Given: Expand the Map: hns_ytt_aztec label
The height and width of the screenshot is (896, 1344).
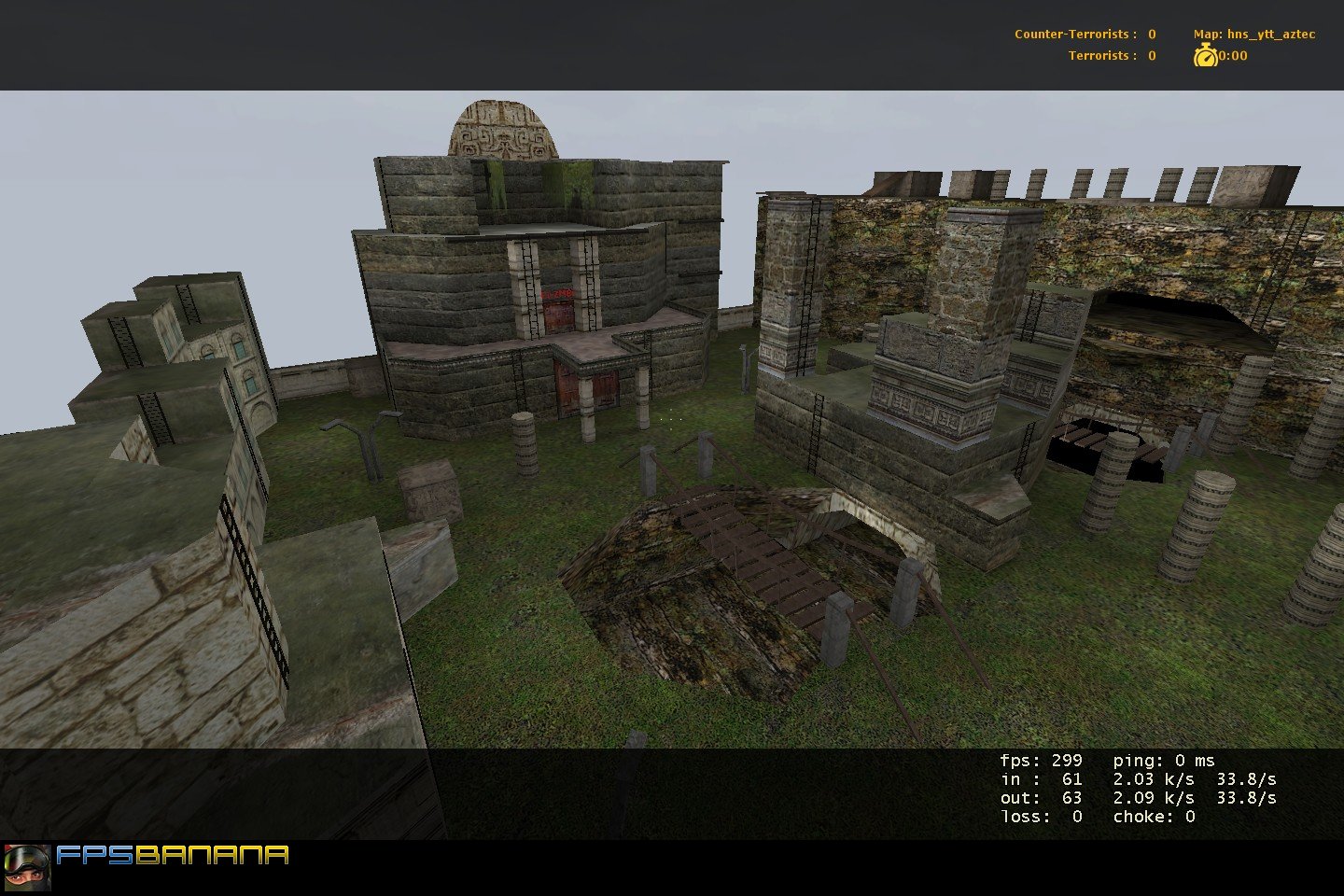Looking at the screenshot, I should pos(1253,33).
